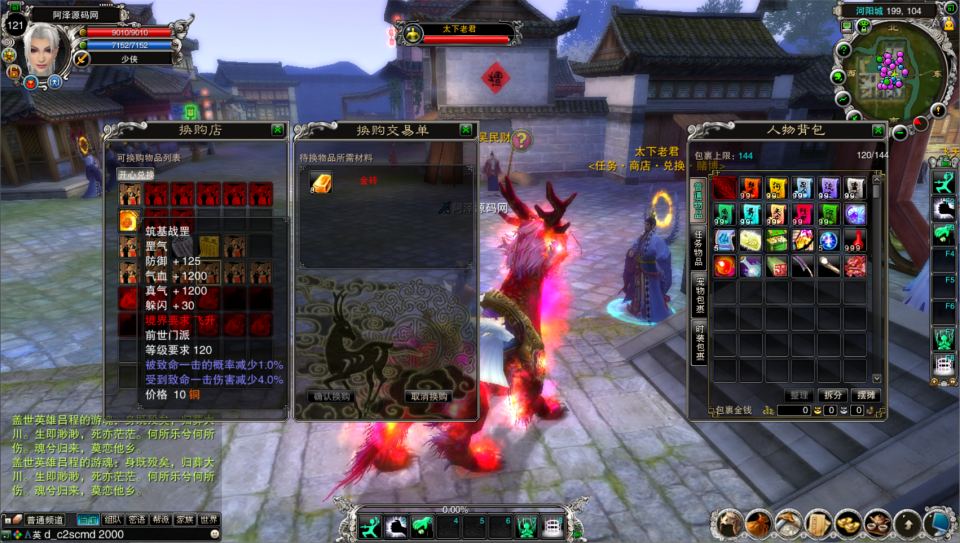
Task: Open the 开心兑换 shop category tab
Action: (x=136, y=174)
